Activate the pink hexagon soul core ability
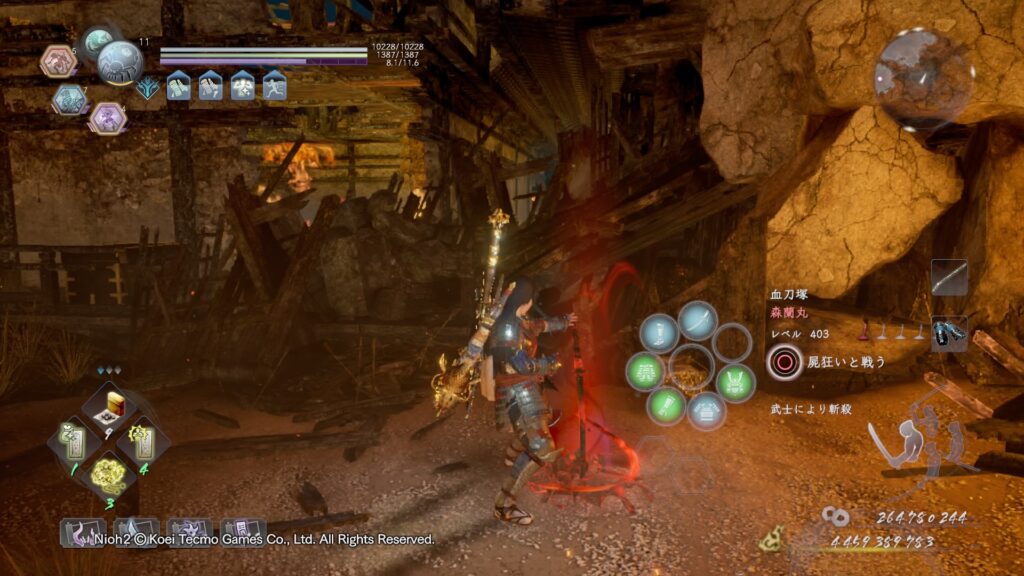 point(58,62)
